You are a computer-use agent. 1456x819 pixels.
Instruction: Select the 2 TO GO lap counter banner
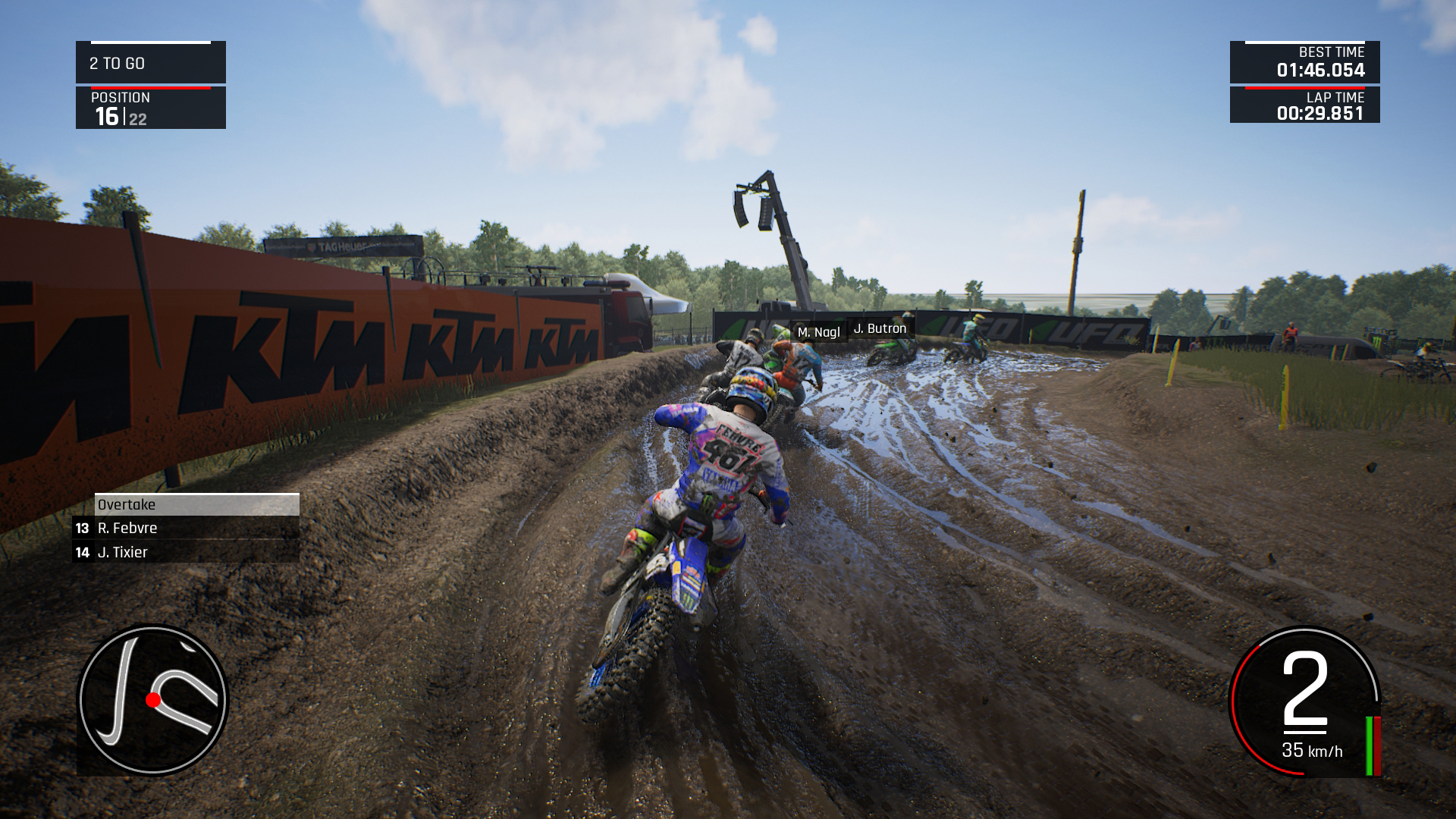coord(149,64)
